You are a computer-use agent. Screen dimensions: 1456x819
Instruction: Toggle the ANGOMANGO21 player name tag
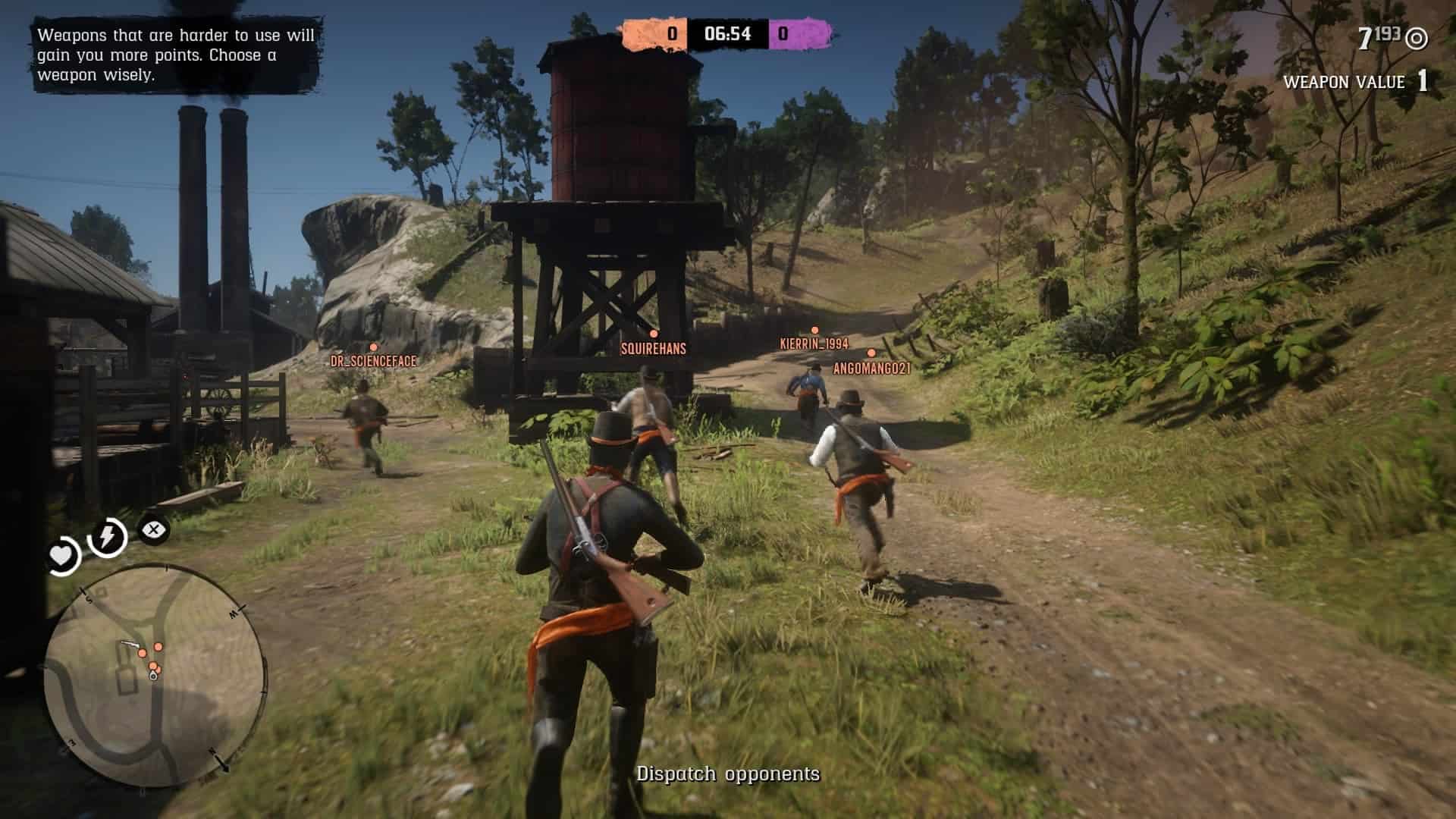871,367
